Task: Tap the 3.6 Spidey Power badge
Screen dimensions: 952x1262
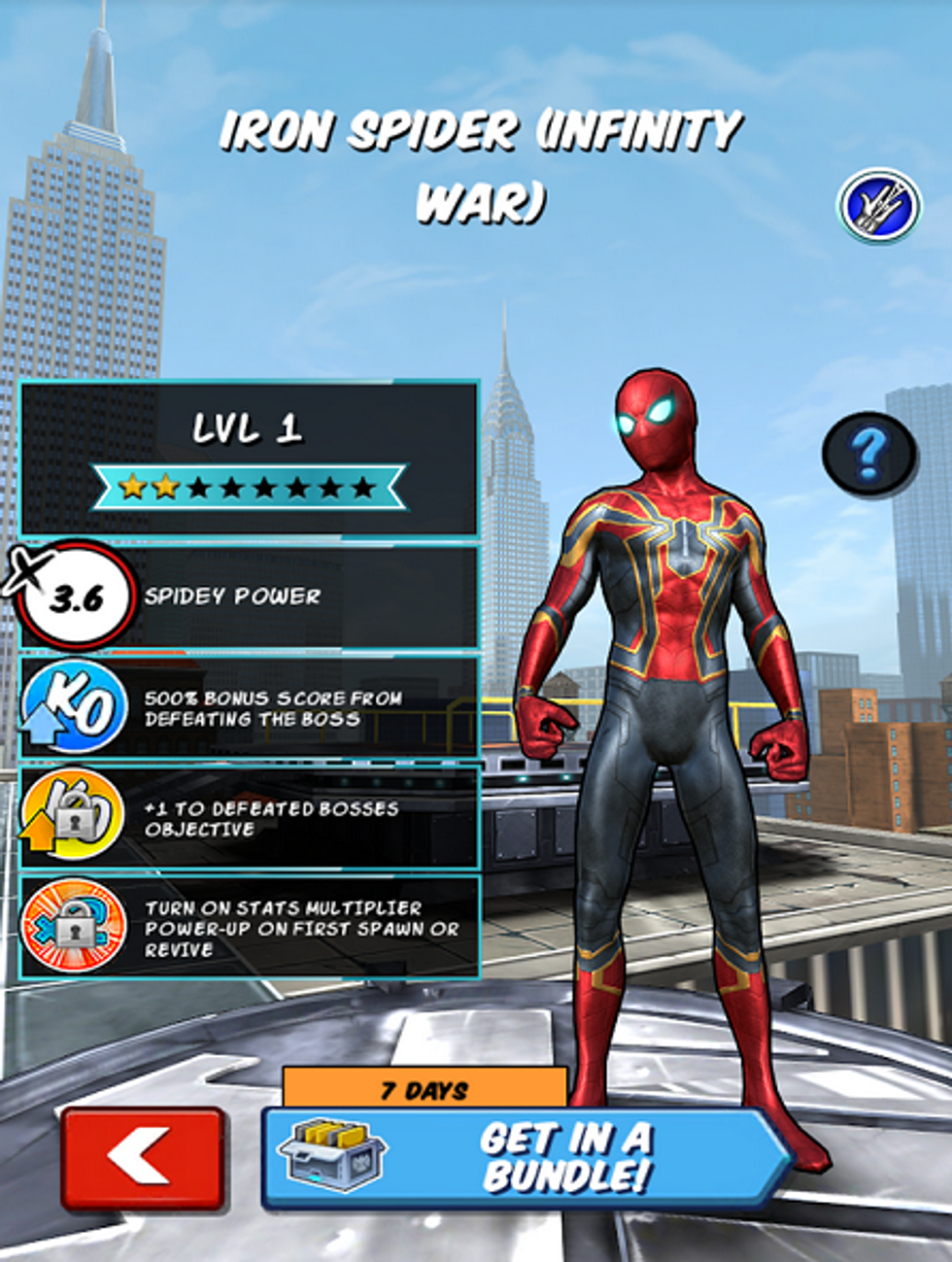Action: 74,597
